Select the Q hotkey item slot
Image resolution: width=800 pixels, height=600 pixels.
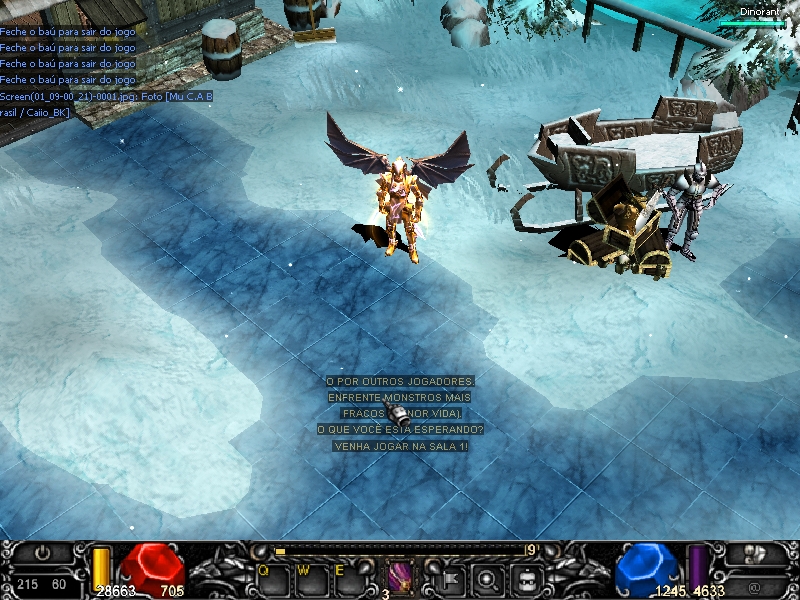coord(274,577)
